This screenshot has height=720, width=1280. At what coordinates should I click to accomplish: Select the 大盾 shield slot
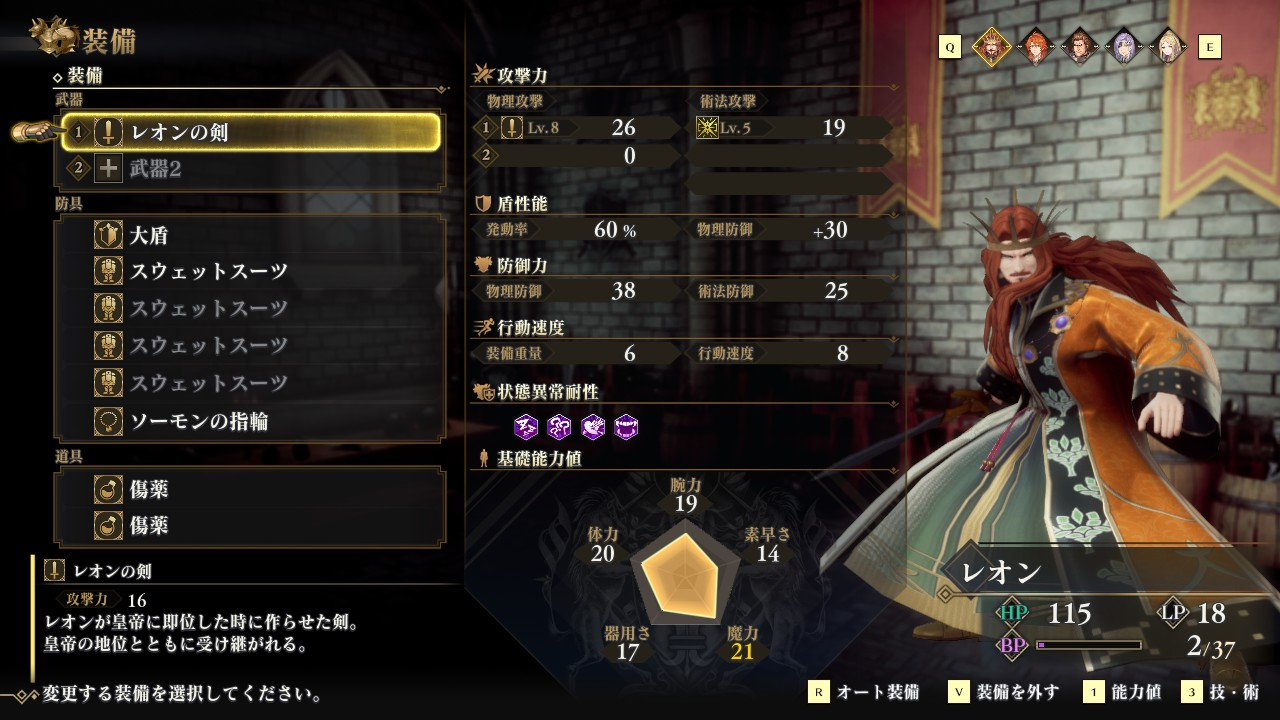click(250, 236)
